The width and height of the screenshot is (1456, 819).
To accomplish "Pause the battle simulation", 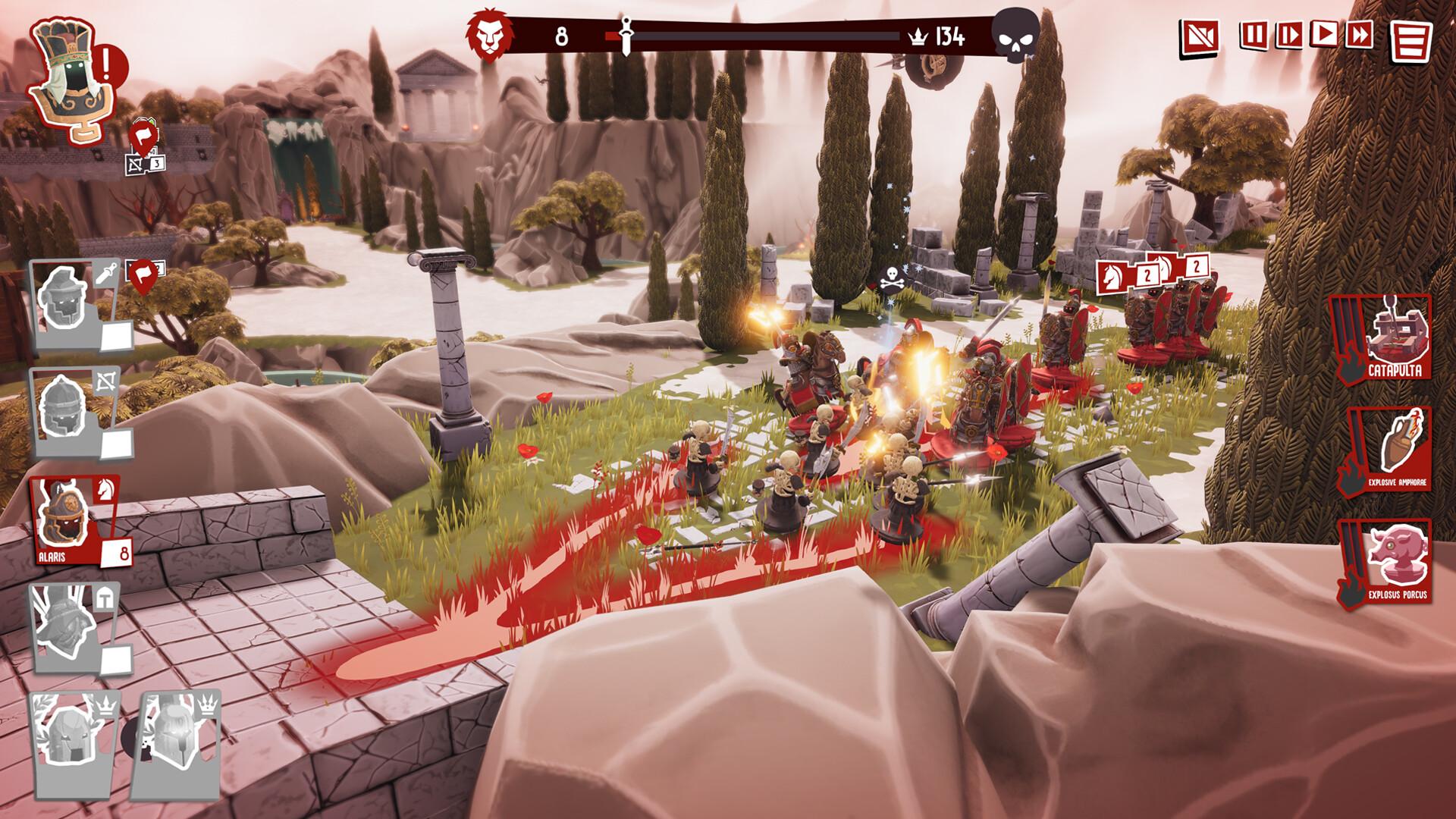I will tap(1251, 34).
